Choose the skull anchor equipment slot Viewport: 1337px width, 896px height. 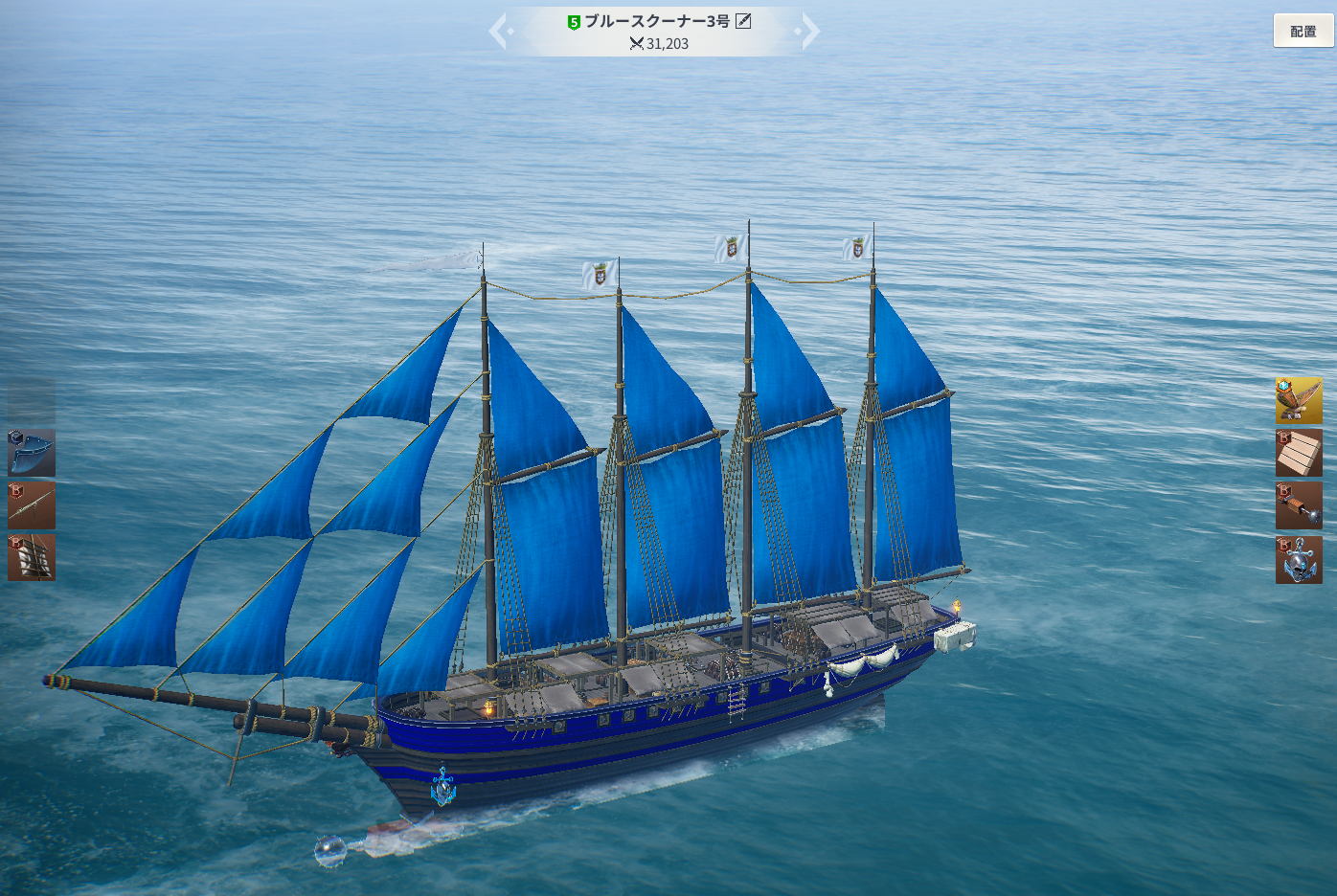[x=1299, y=560]
